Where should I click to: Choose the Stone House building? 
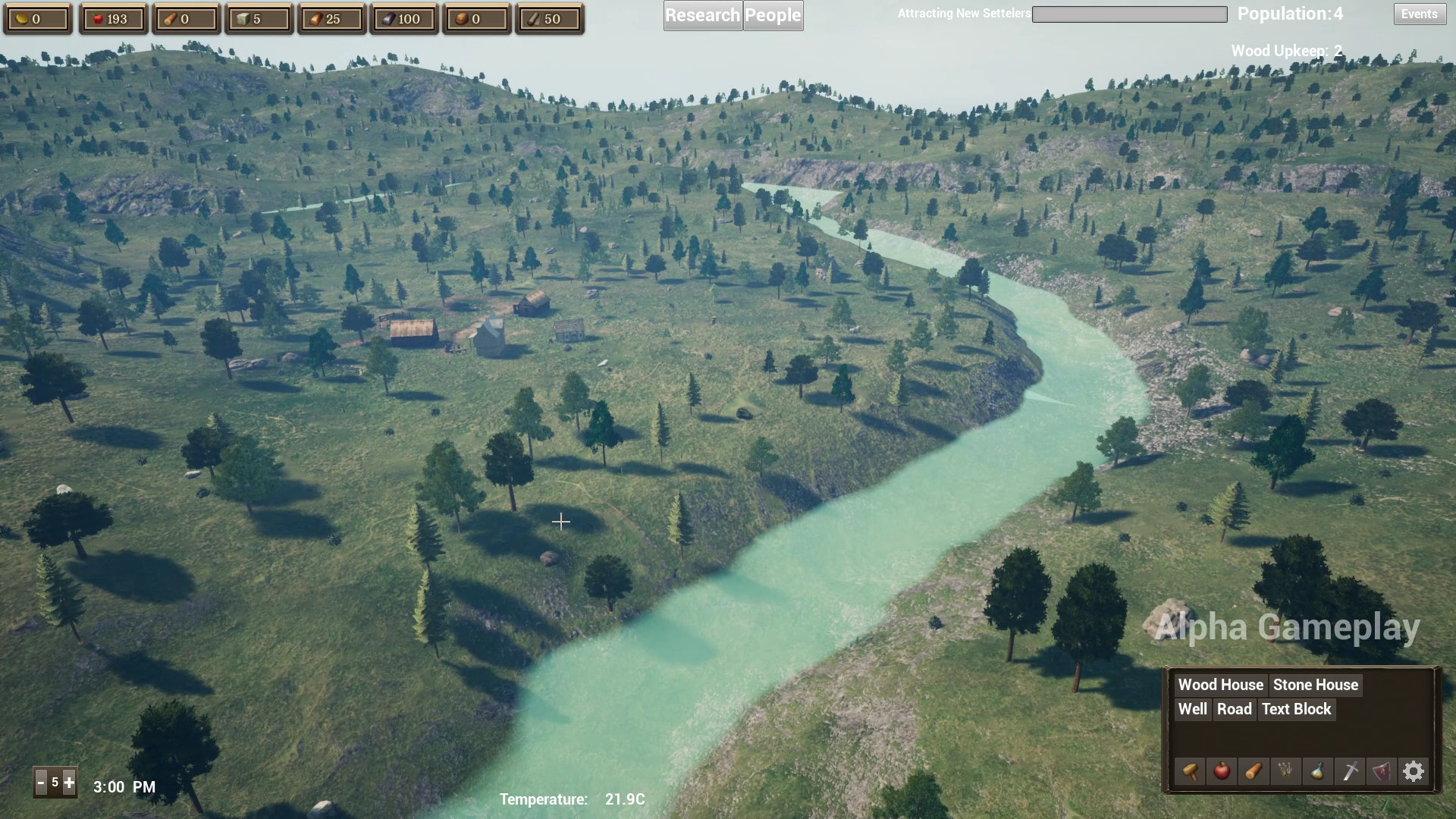coord(1315,685)
